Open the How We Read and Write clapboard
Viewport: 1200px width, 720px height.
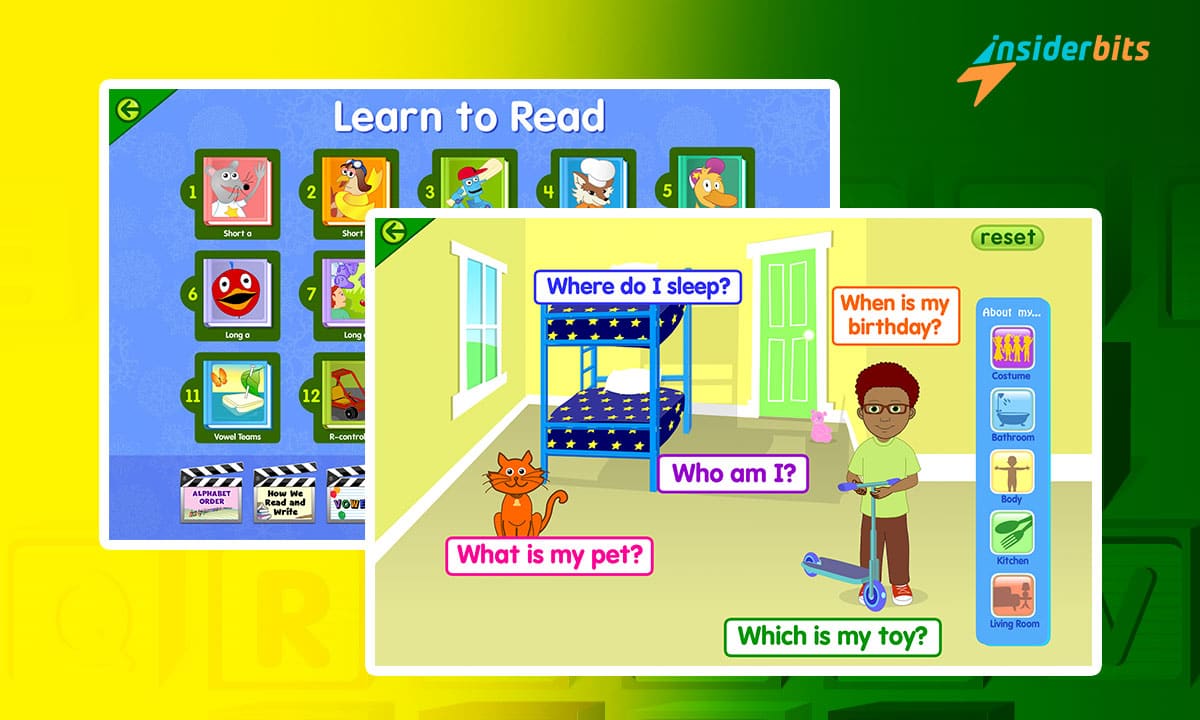click(x=285, y=494)
